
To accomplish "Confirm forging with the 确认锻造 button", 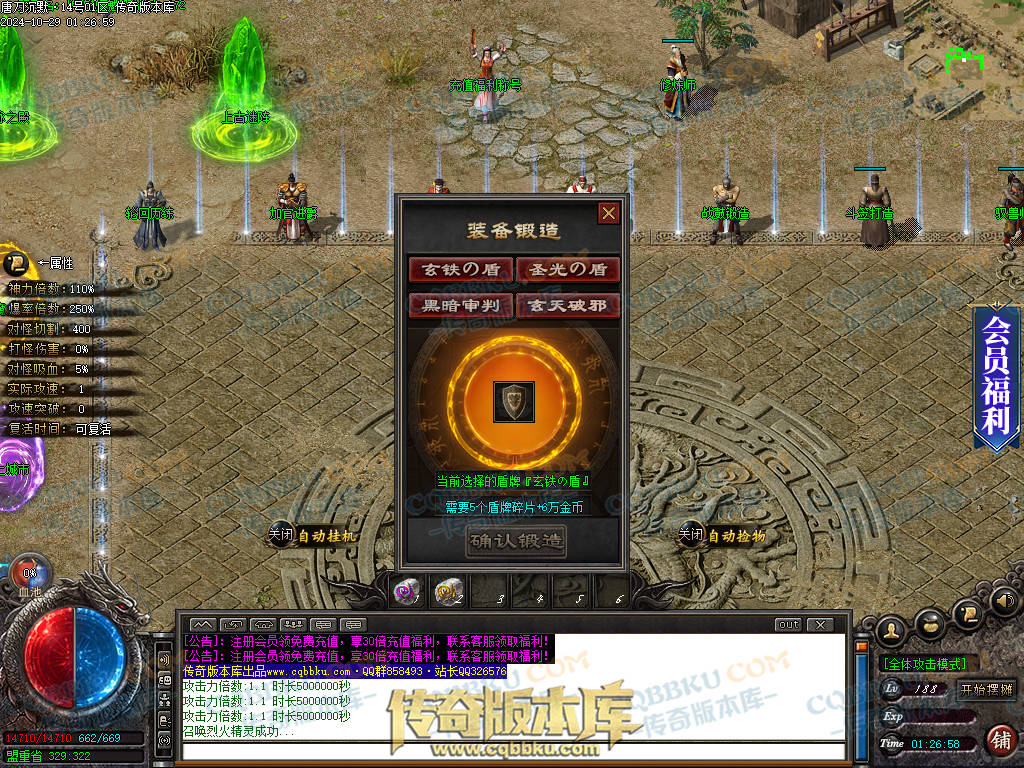I will click(x=516, y=541).
